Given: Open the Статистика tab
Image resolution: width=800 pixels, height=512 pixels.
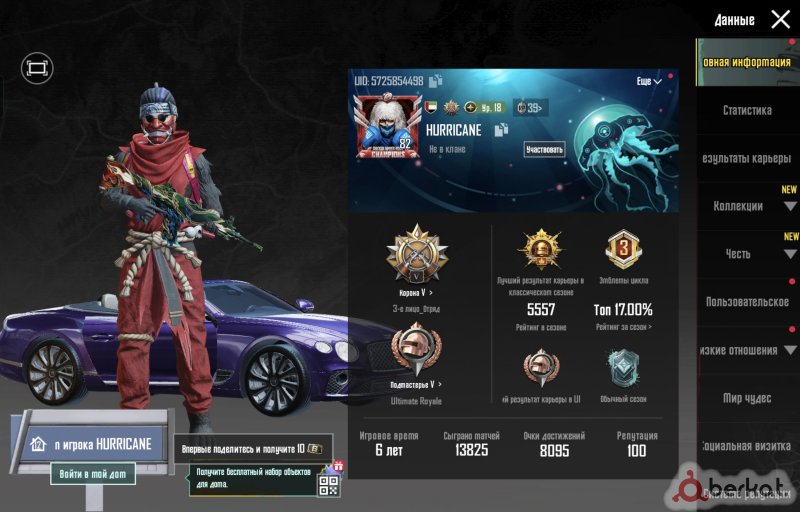Looking at the screenshot, I should pos(747,110).
